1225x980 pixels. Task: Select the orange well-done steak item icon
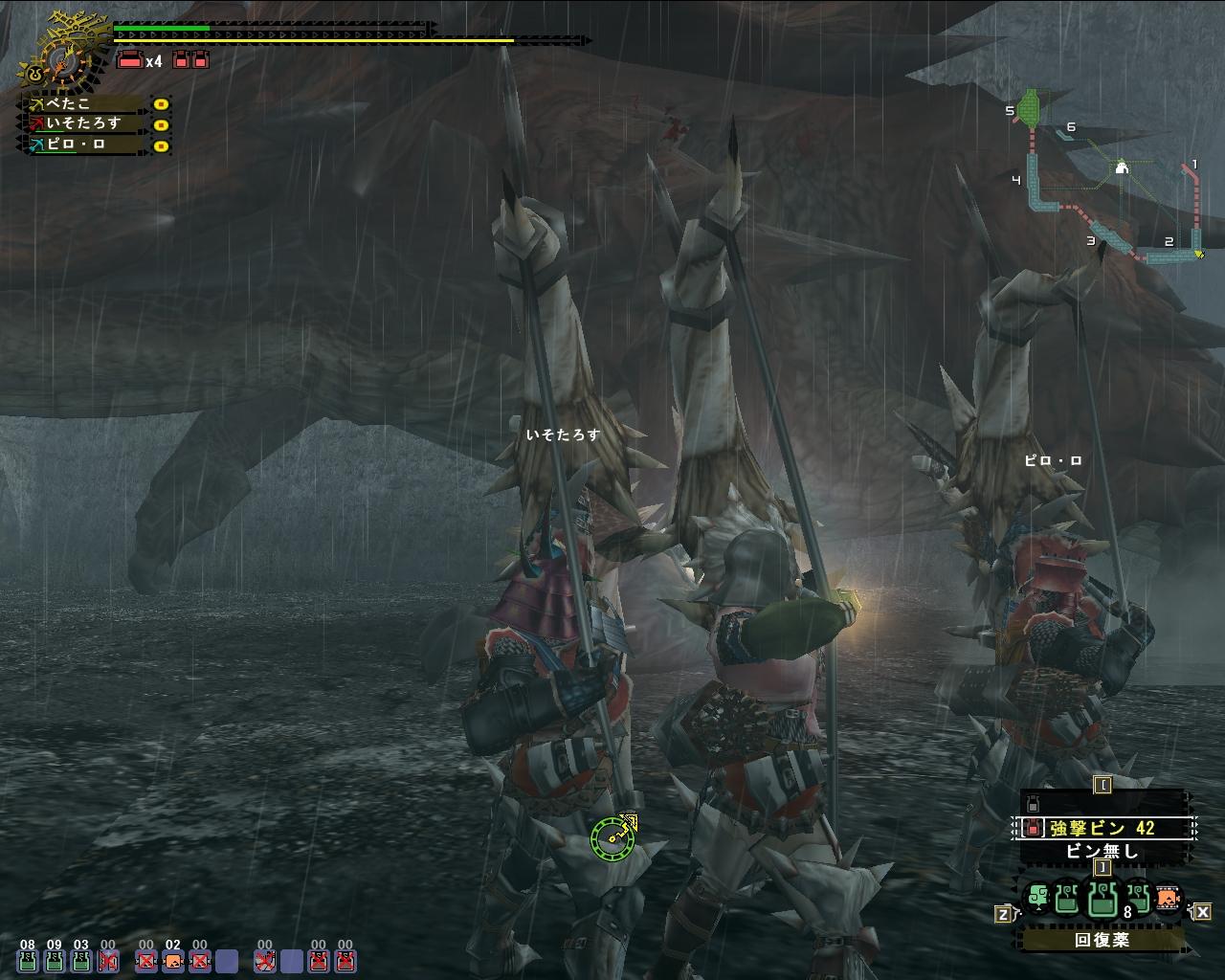[1167, 900]
